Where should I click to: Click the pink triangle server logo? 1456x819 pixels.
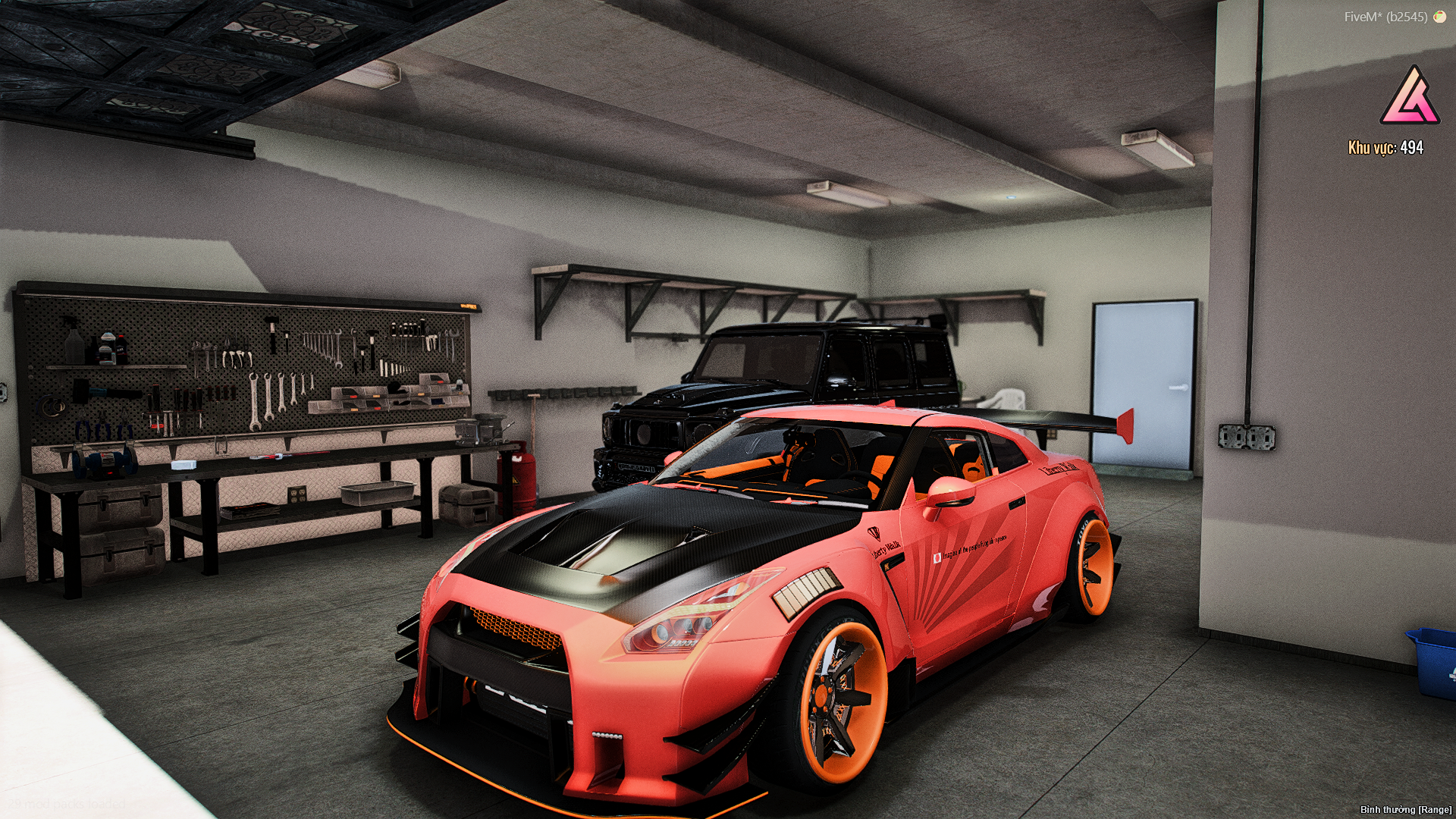coord(1410,97)
